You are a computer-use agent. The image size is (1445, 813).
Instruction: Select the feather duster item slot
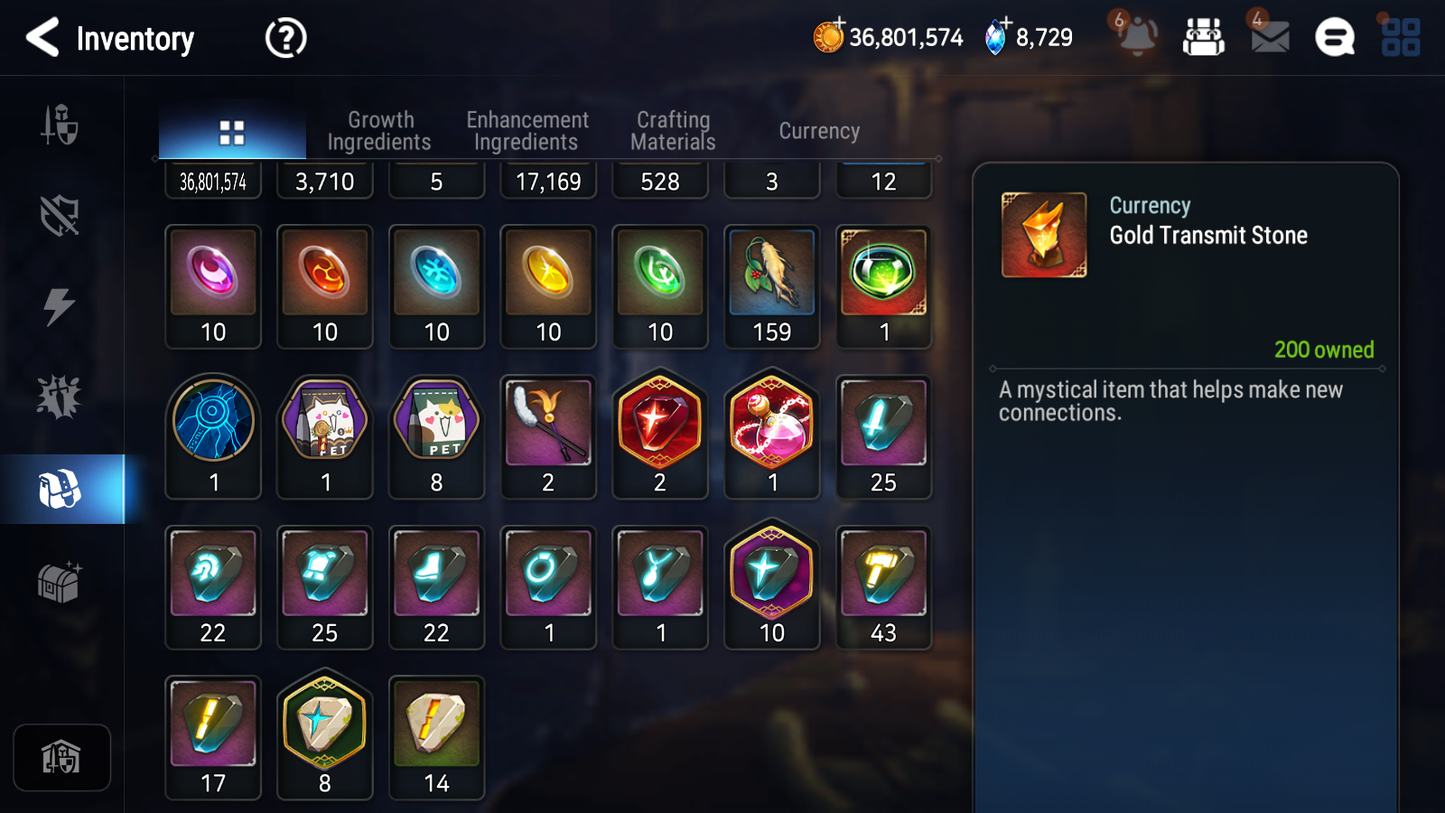[548, 436]
